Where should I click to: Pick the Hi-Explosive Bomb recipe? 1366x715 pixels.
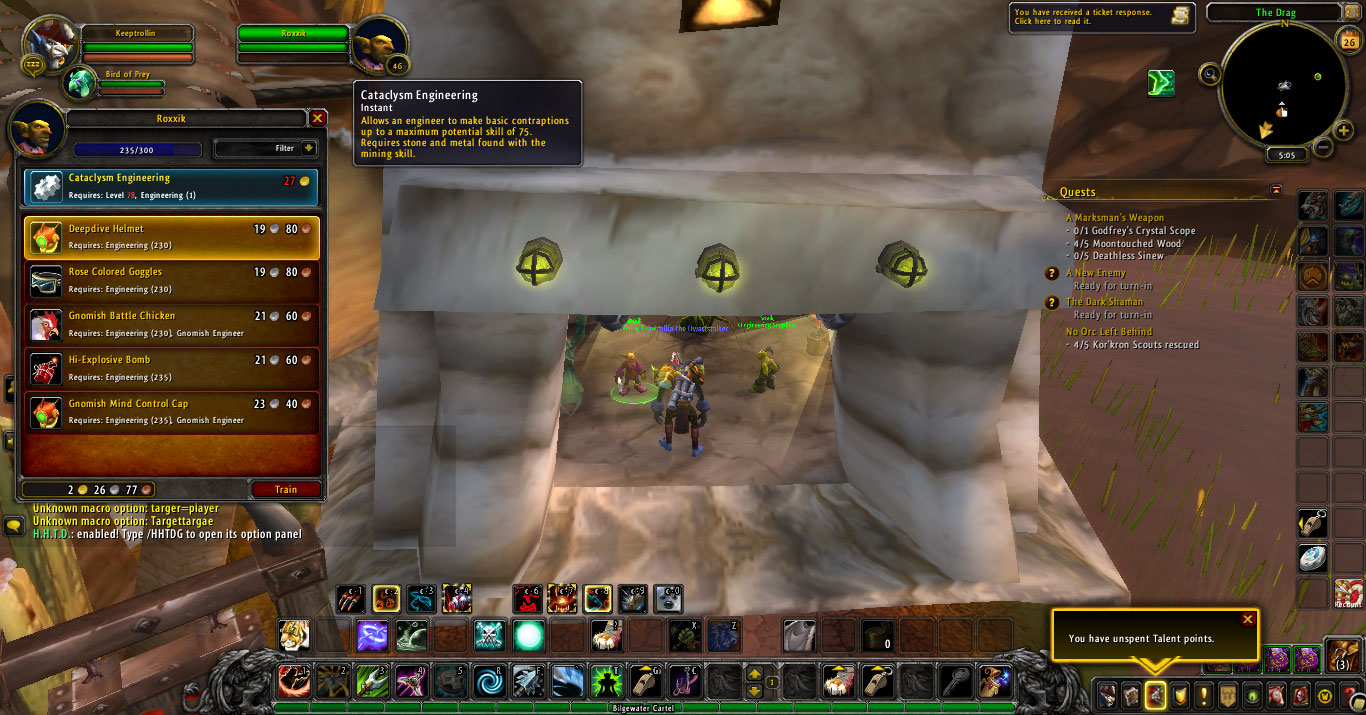click(x=171, y=369)
